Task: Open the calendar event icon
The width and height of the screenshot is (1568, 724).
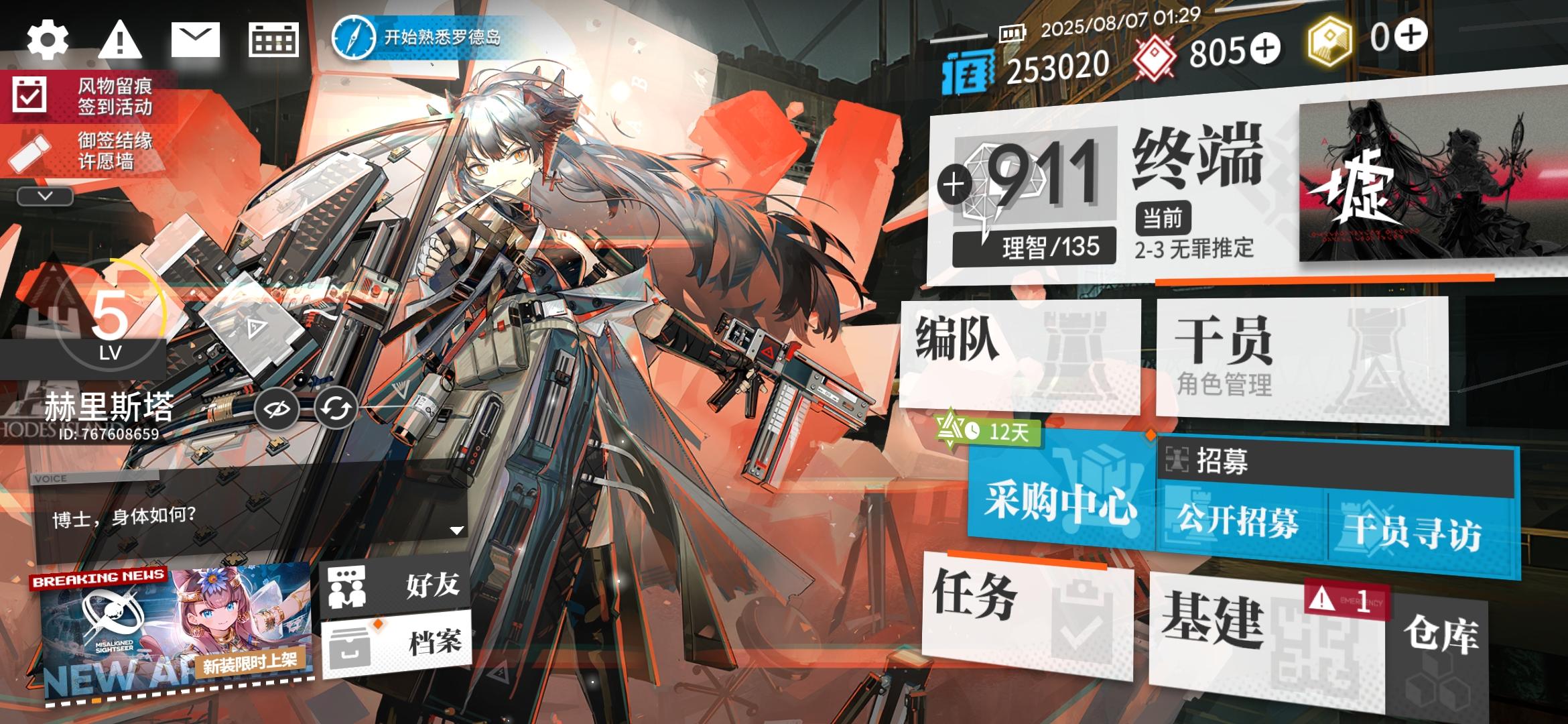Action: tap(275, 38)
